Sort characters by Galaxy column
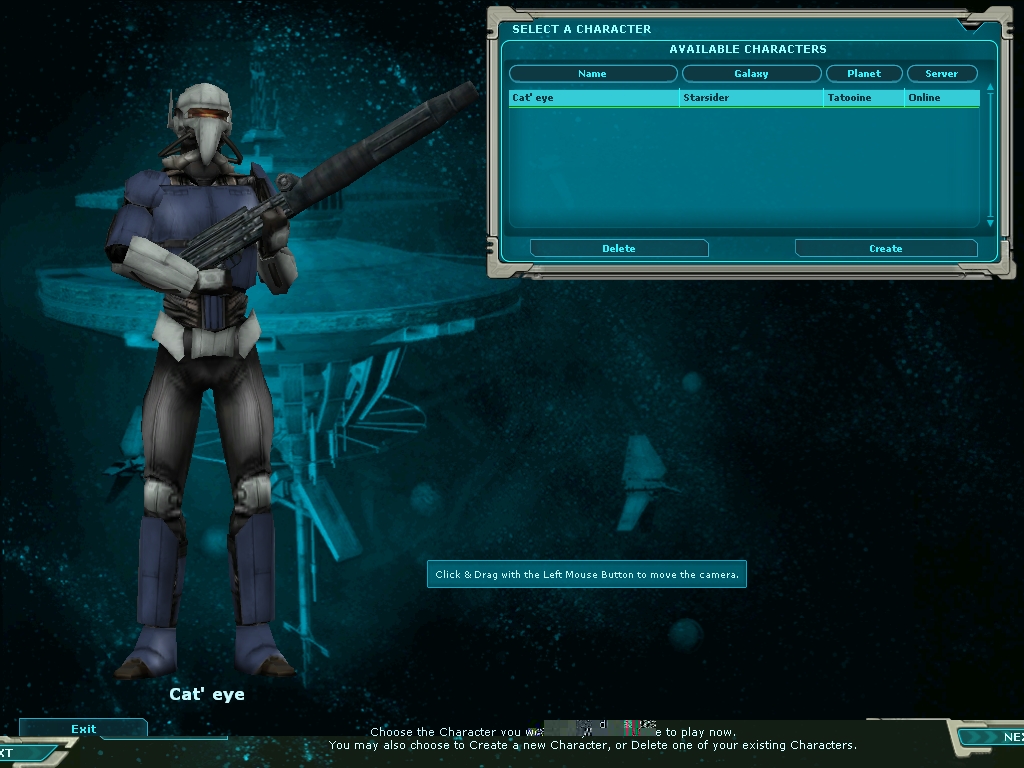Screen dimensions: 1024x768 [x=751, y=74]
